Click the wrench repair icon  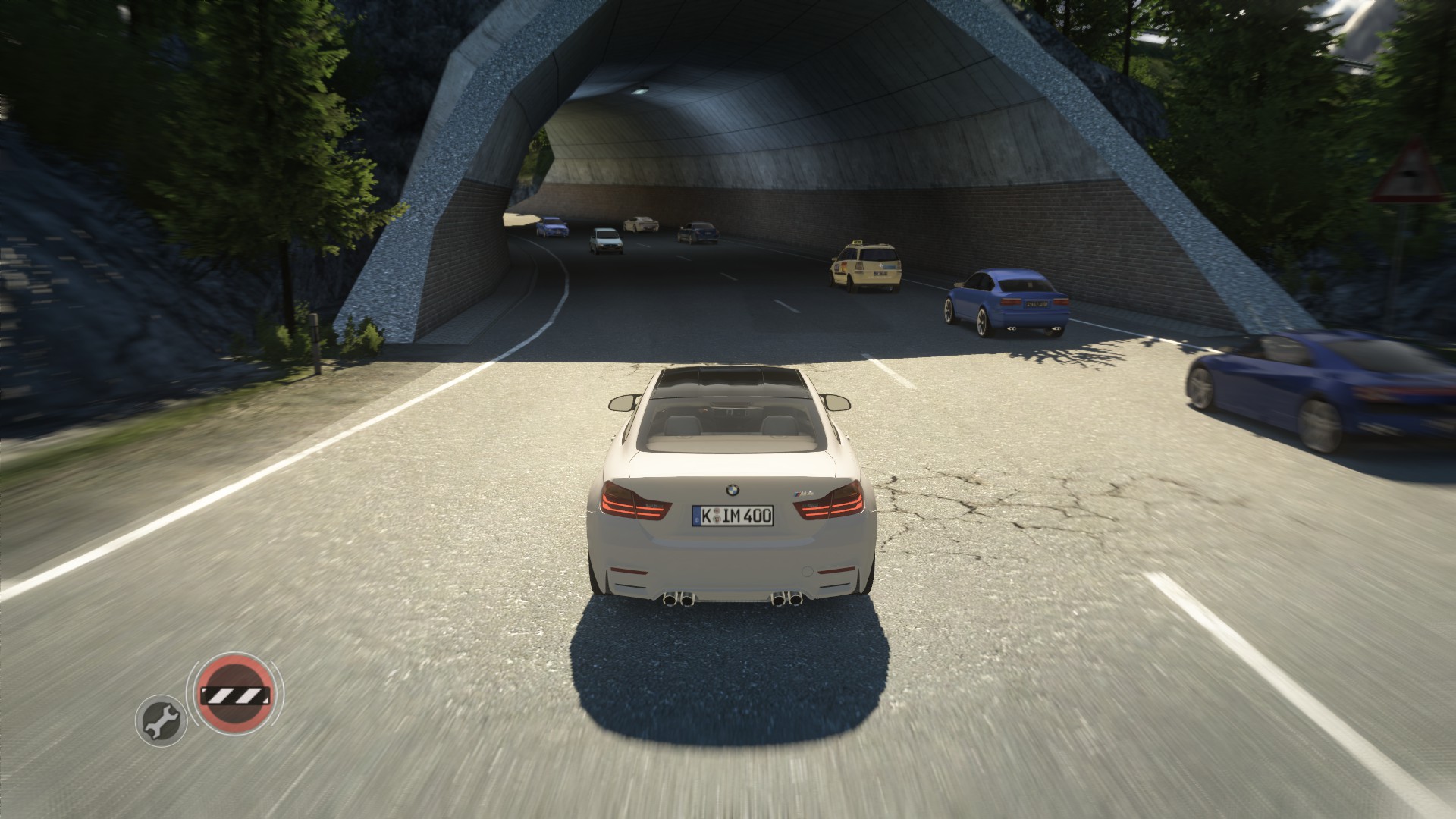162,719
